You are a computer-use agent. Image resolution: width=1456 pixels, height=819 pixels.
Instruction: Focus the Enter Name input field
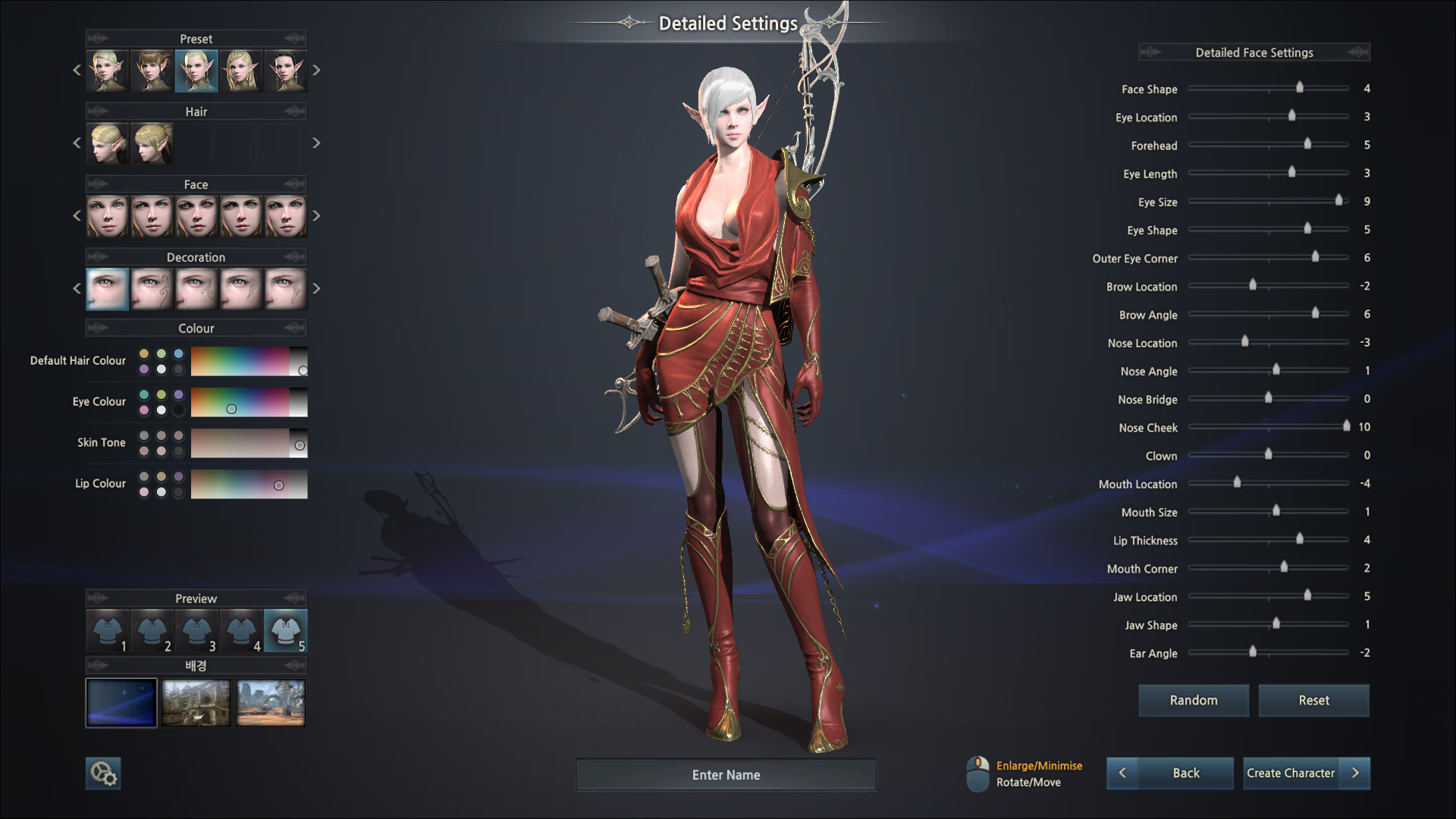pyautogui.click(x=726, y=775)
